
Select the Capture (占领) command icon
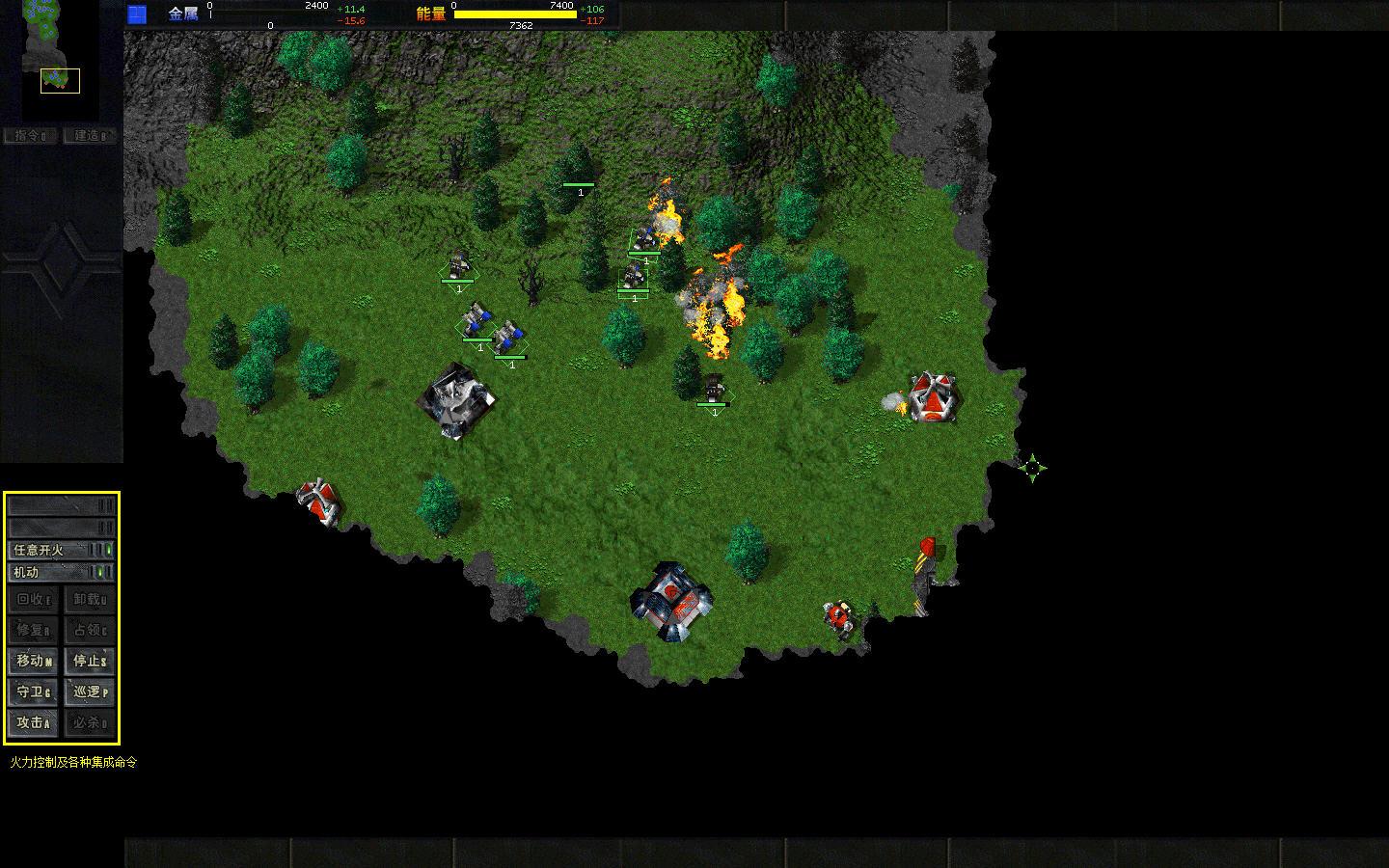(x=90, y=631)
